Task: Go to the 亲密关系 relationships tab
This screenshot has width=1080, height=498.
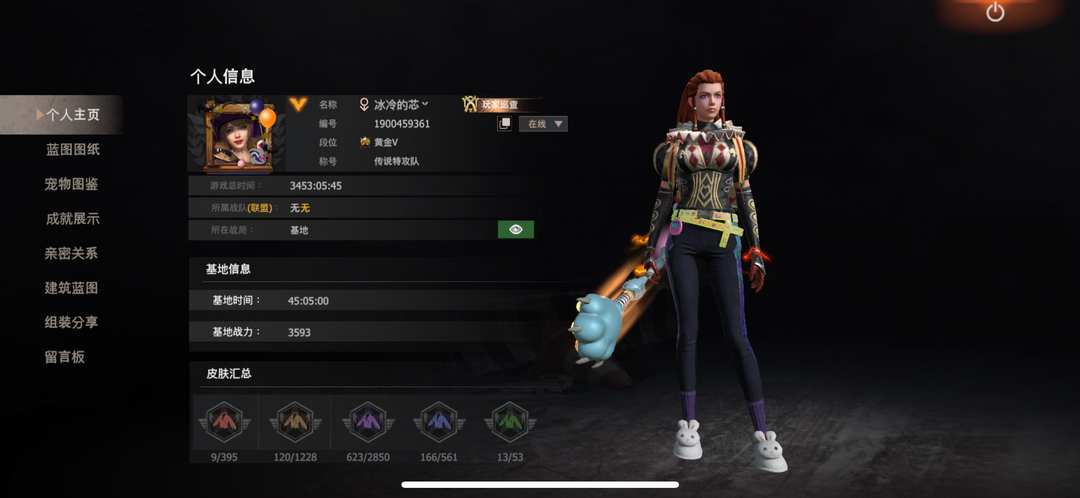Action: point(72,253)
